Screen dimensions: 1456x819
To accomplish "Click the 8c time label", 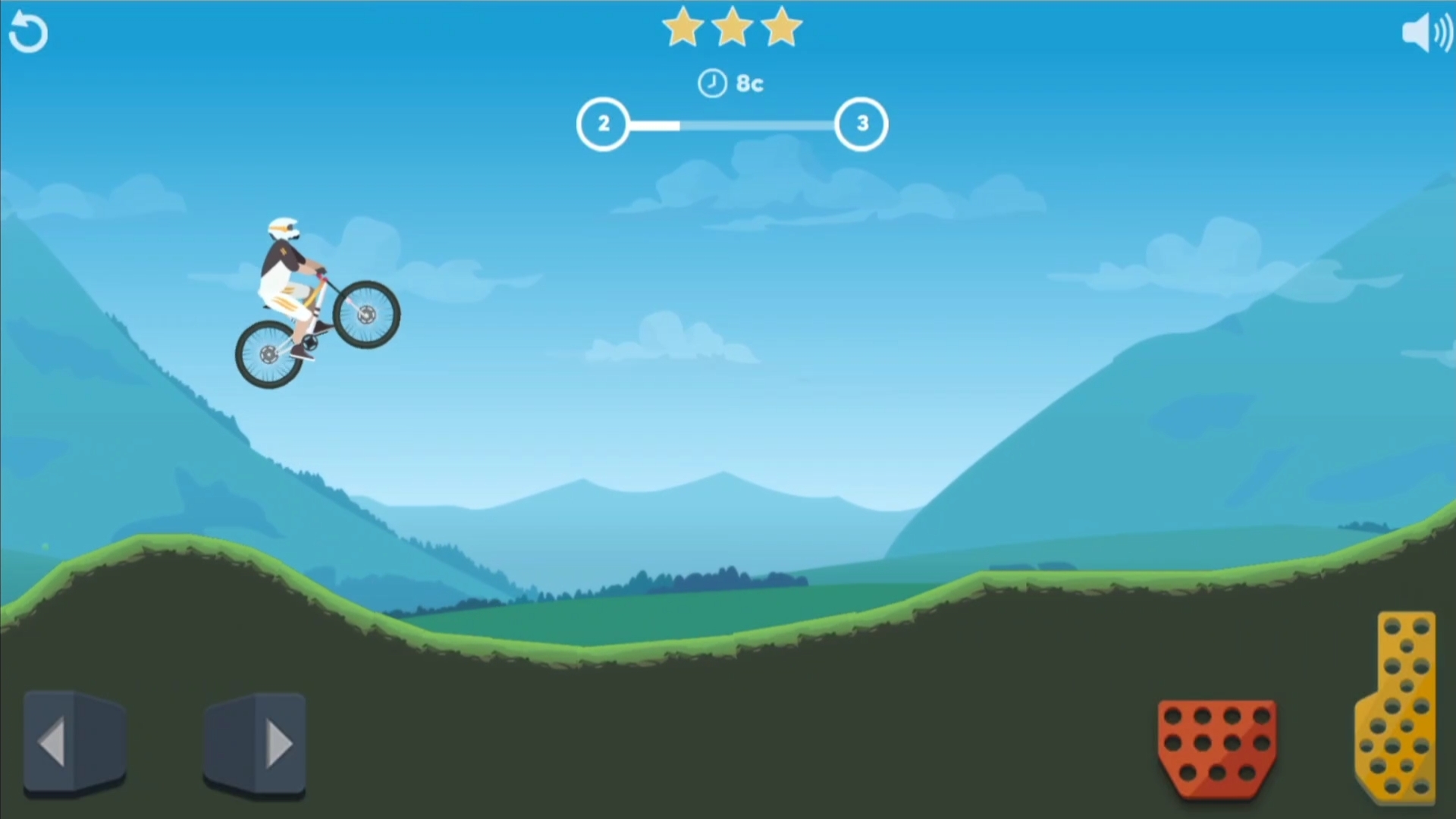I will click(x=749, y=83).
